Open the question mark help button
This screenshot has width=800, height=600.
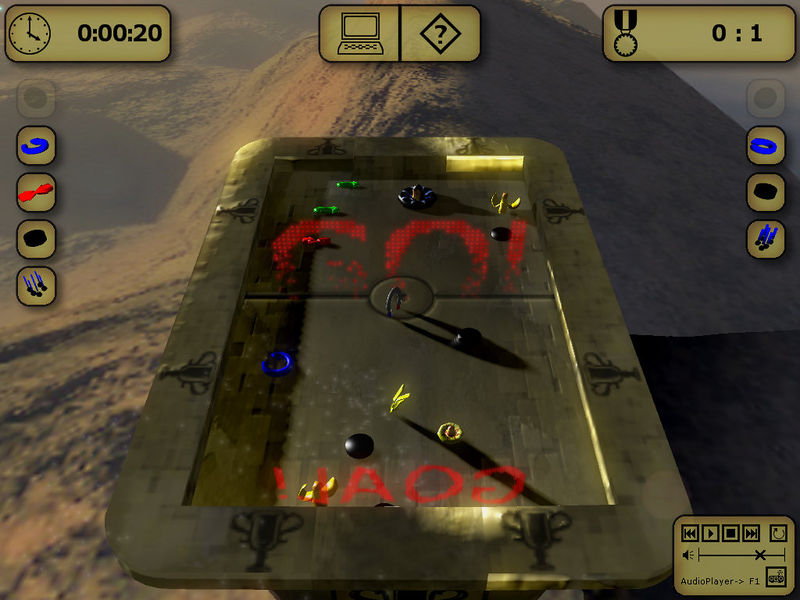point(439,33)
